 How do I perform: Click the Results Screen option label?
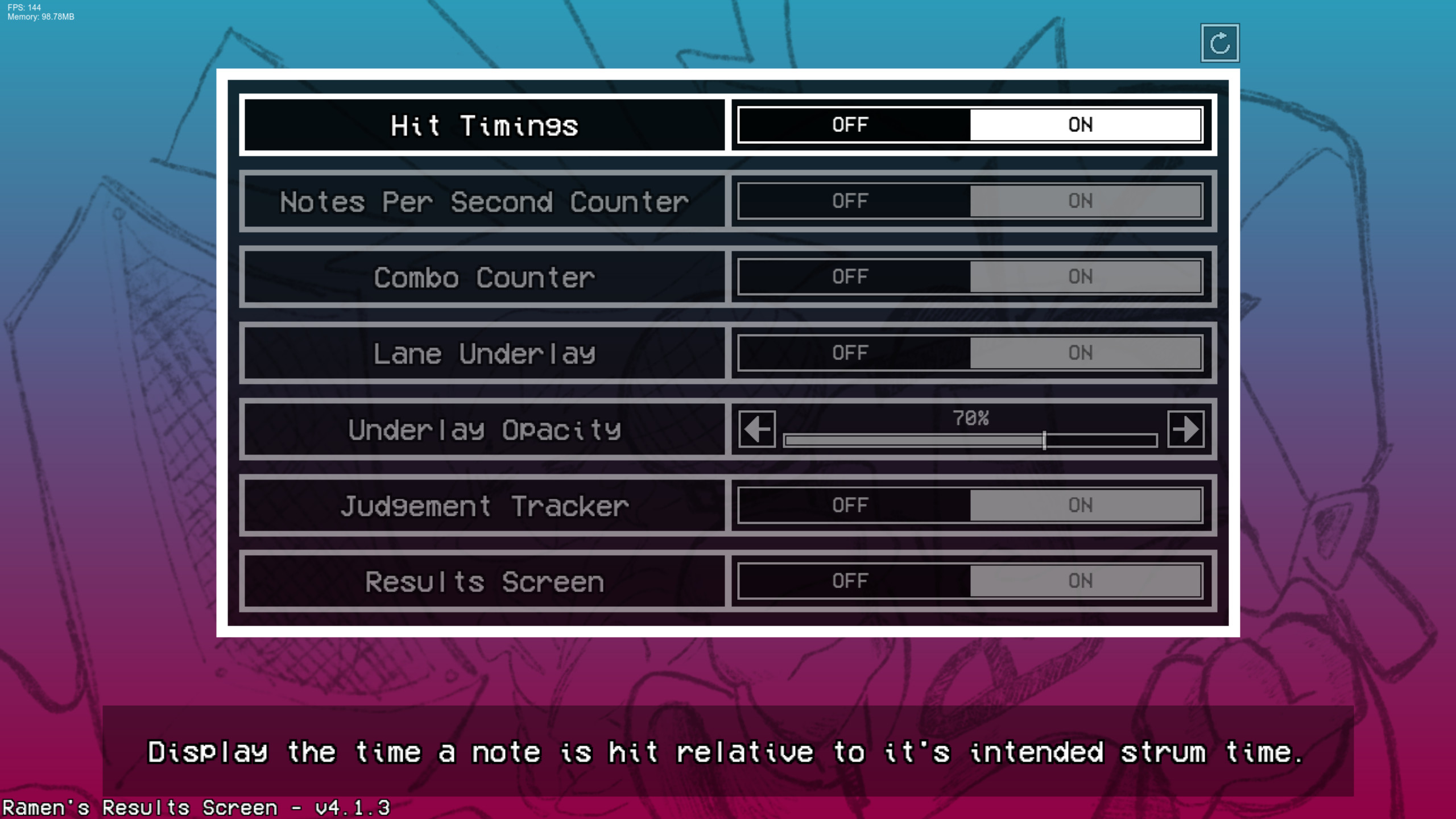coord(485,581)
